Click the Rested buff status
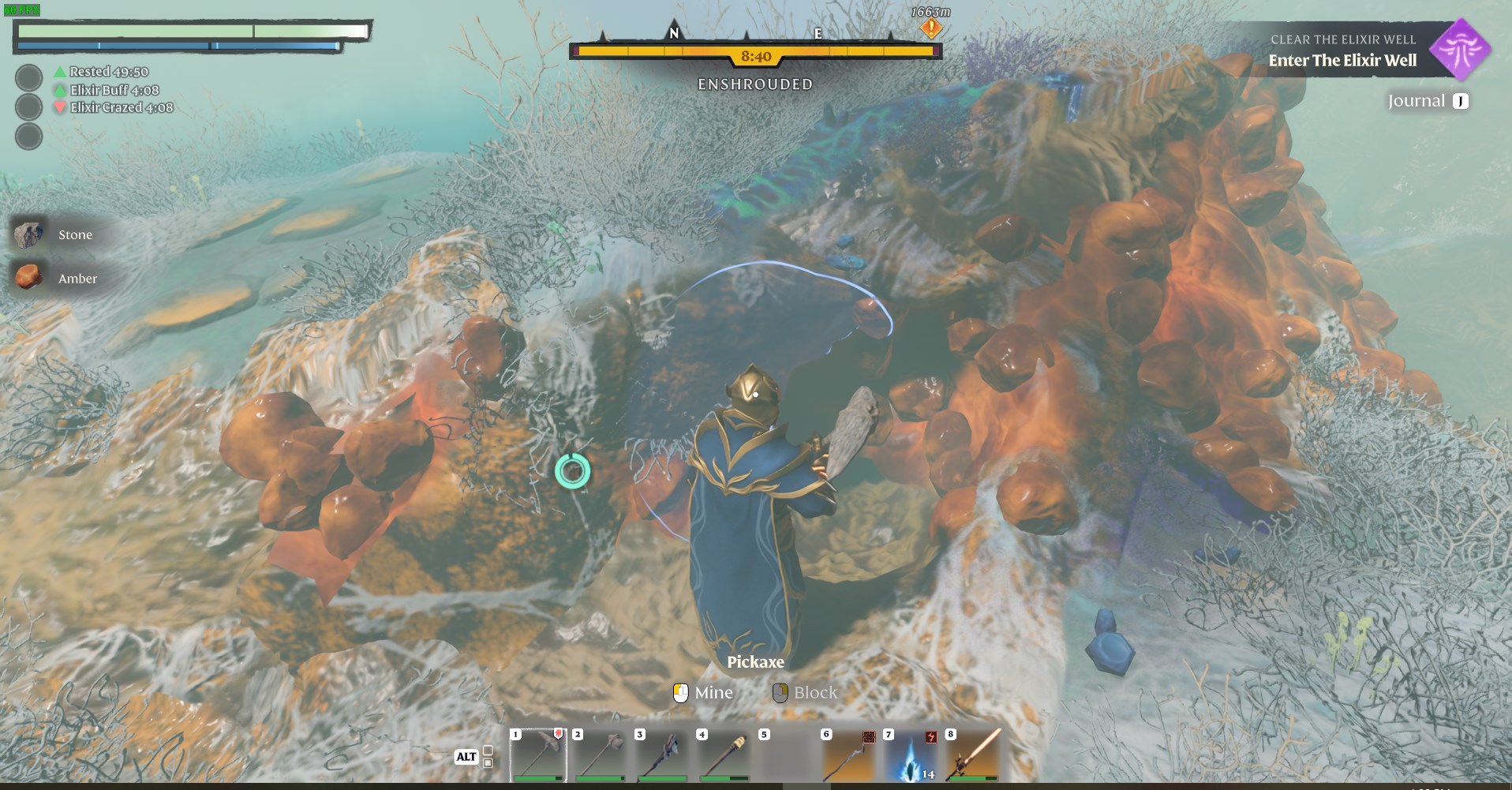1512x790 pixels. [x=108, y=72]
